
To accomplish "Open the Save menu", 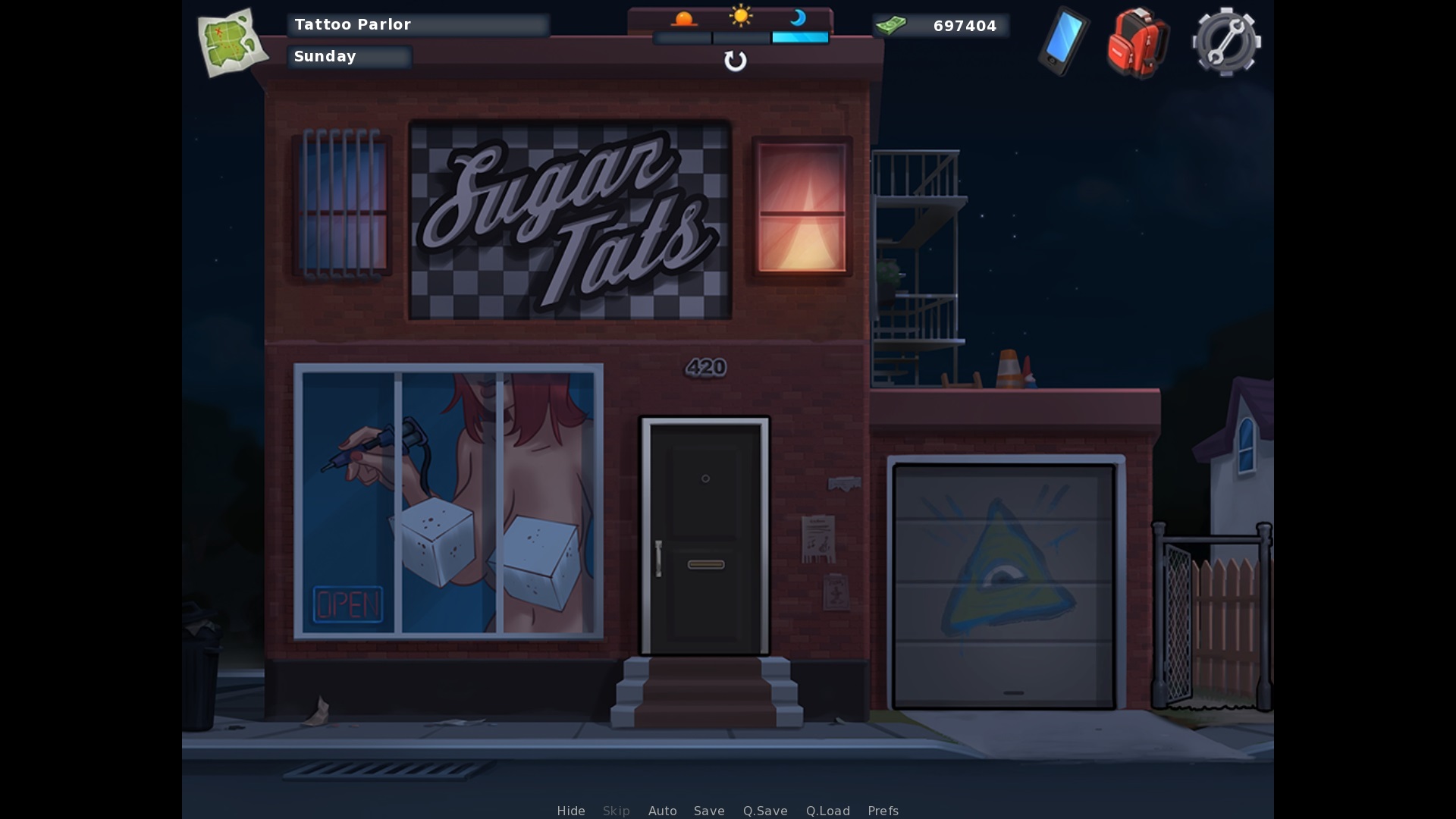I will click(709, 811).
